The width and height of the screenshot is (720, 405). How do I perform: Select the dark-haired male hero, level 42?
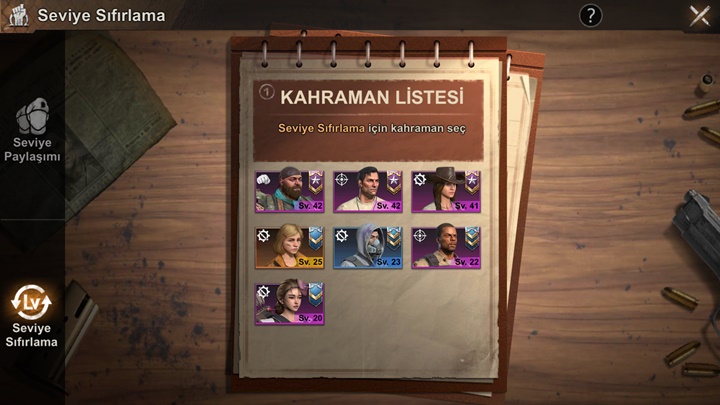click(368, 191)
